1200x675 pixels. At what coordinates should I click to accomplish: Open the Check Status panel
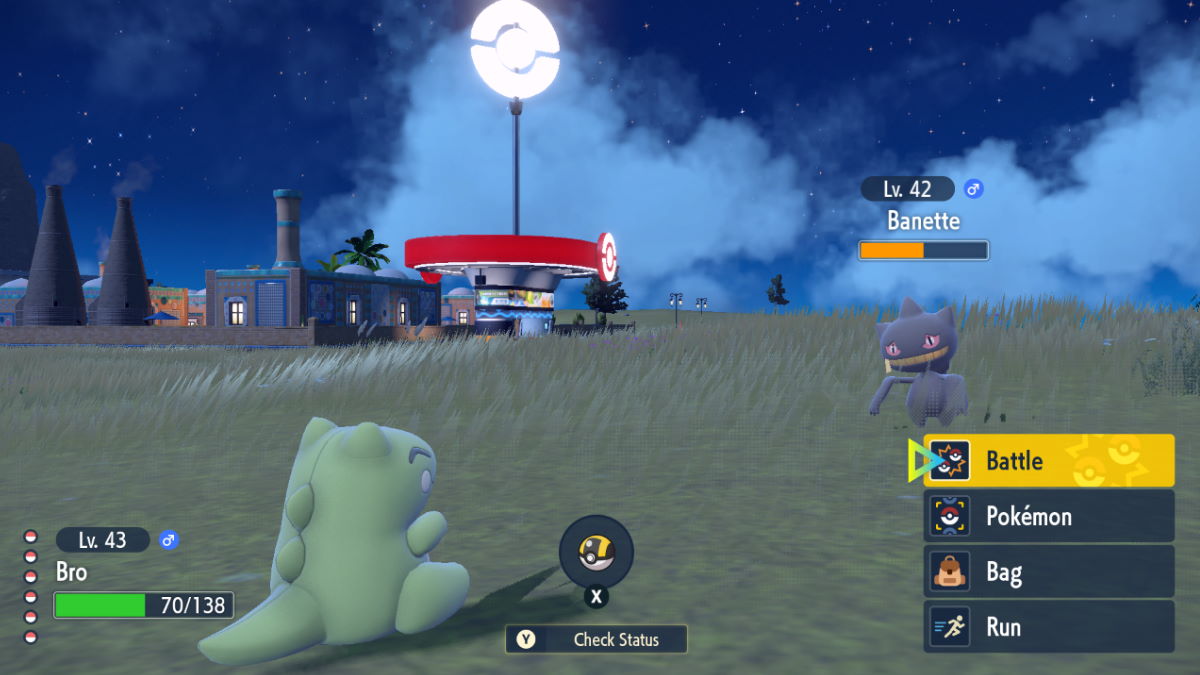(596, 639)
